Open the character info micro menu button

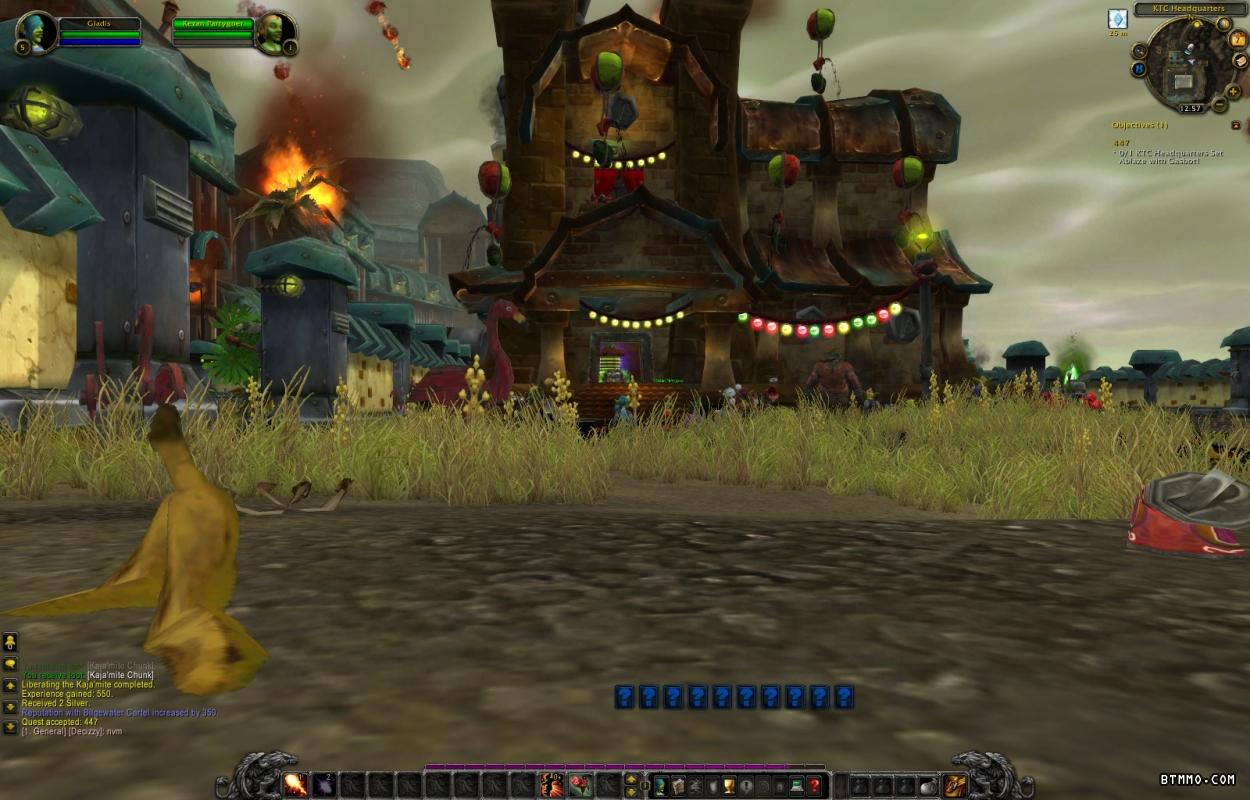pyautogui.click(x=660, y=786)
